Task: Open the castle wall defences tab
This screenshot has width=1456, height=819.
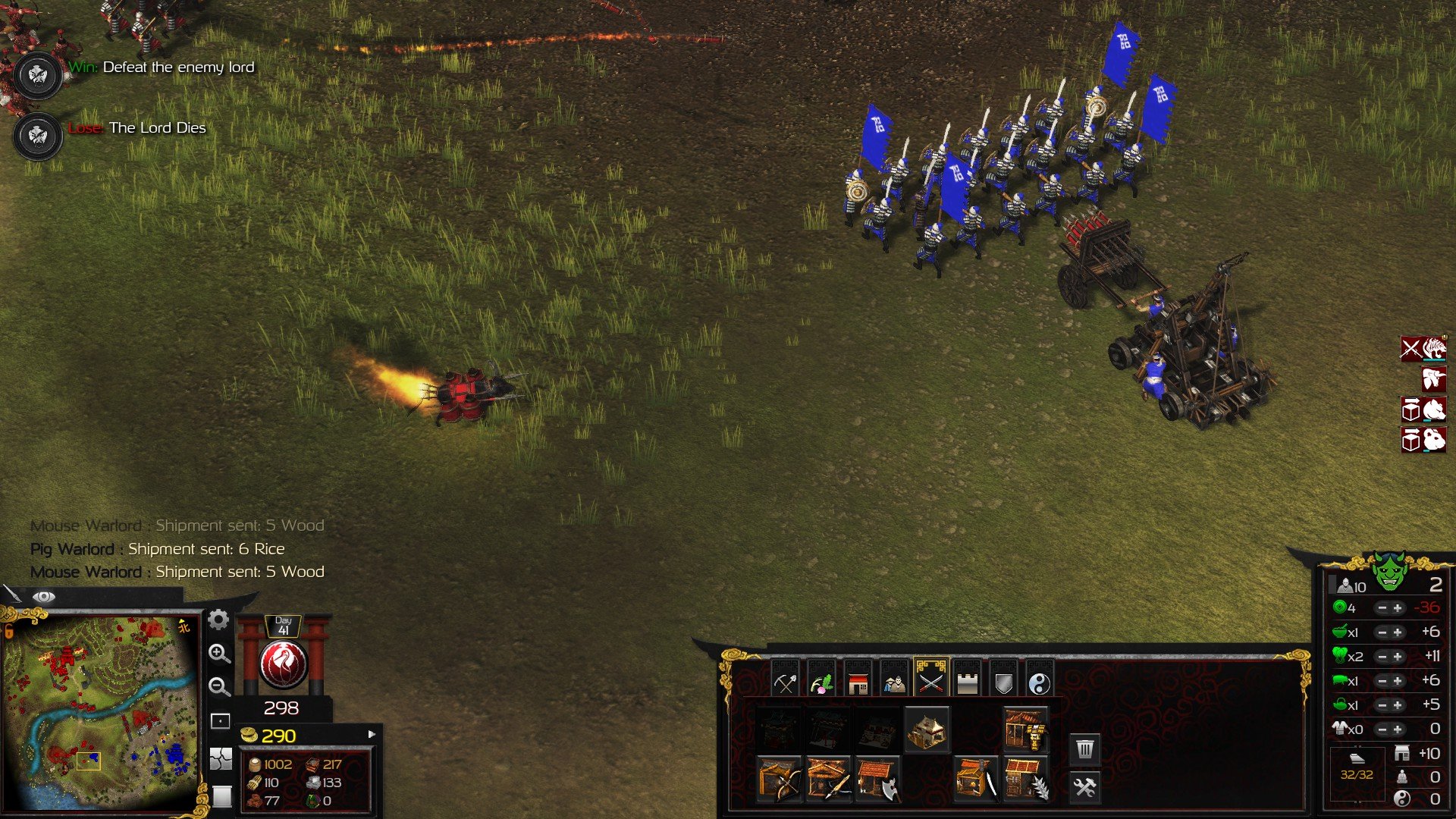Action: click(x=967, y=682)
